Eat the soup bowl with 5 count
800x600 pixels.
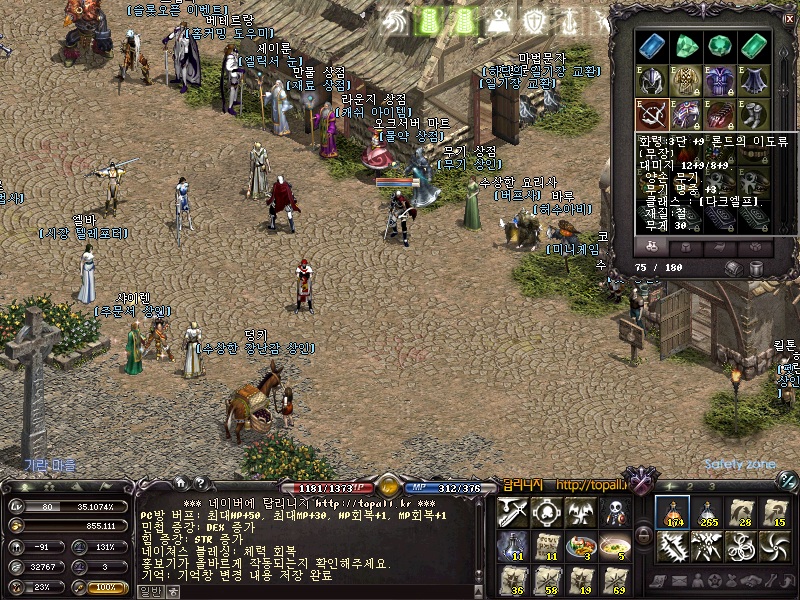(613, 547)
